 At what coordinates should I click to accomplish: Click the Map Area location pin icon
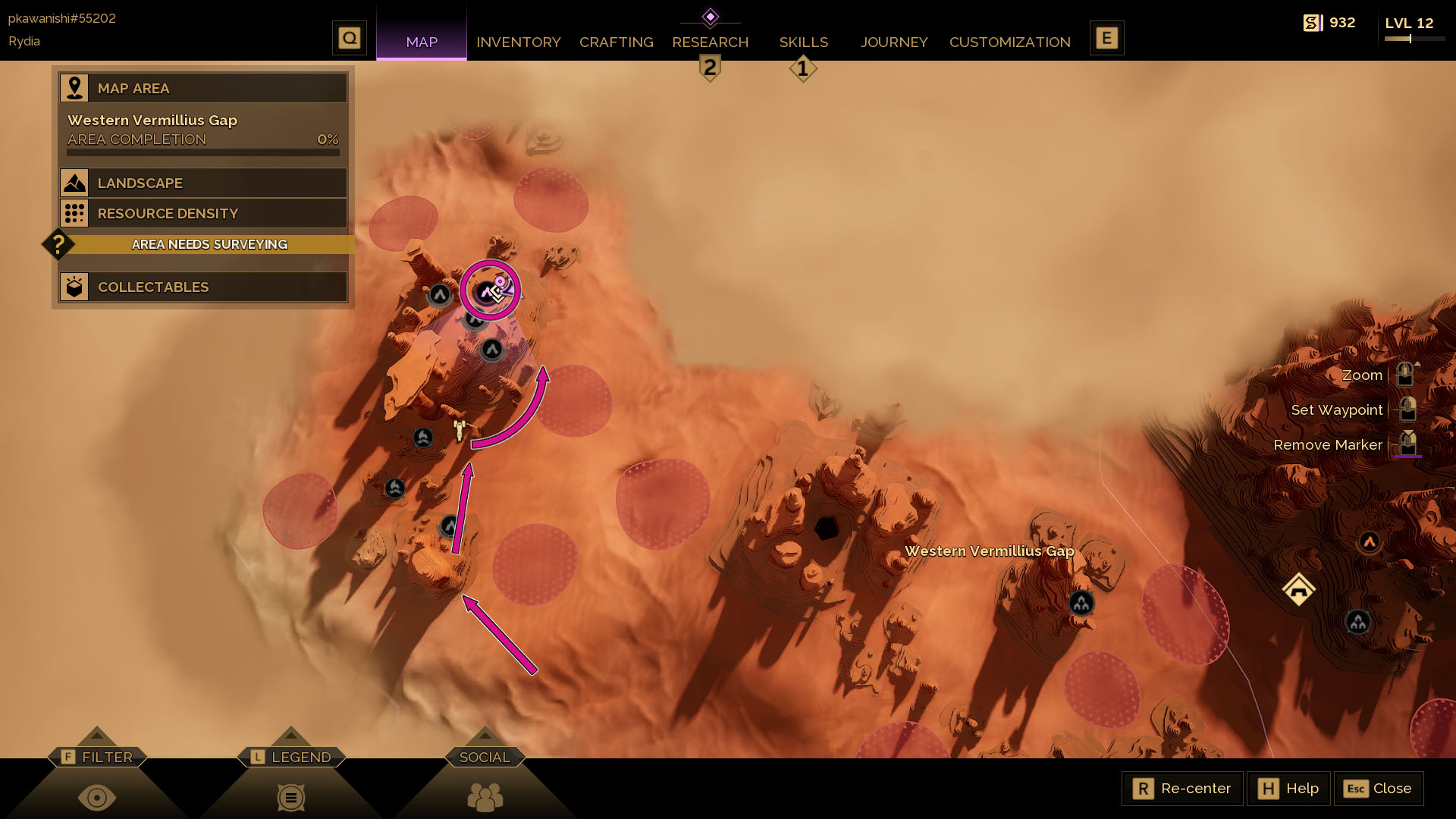point(74,87)
